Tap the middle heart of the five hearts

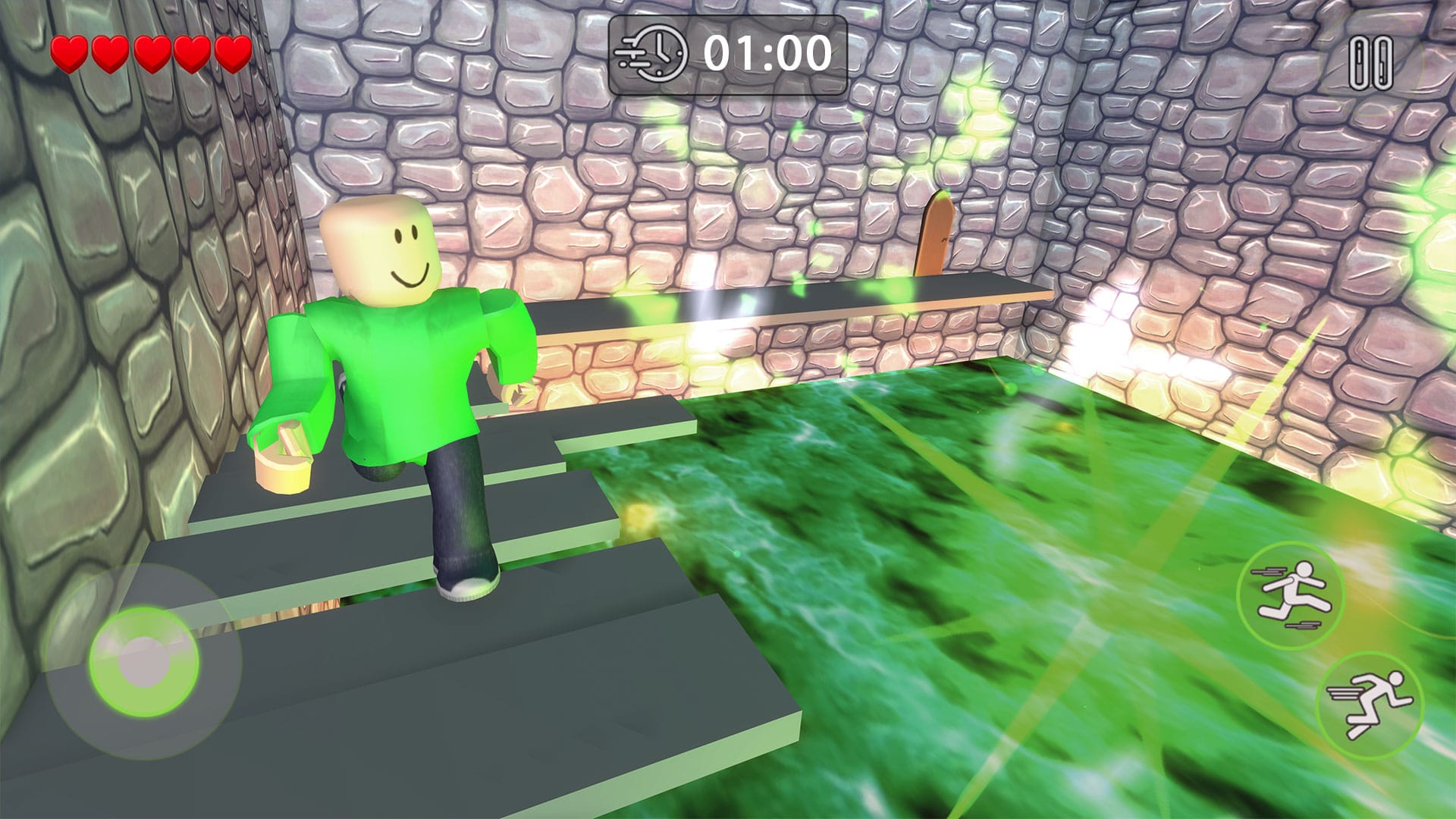coord(149,55)
